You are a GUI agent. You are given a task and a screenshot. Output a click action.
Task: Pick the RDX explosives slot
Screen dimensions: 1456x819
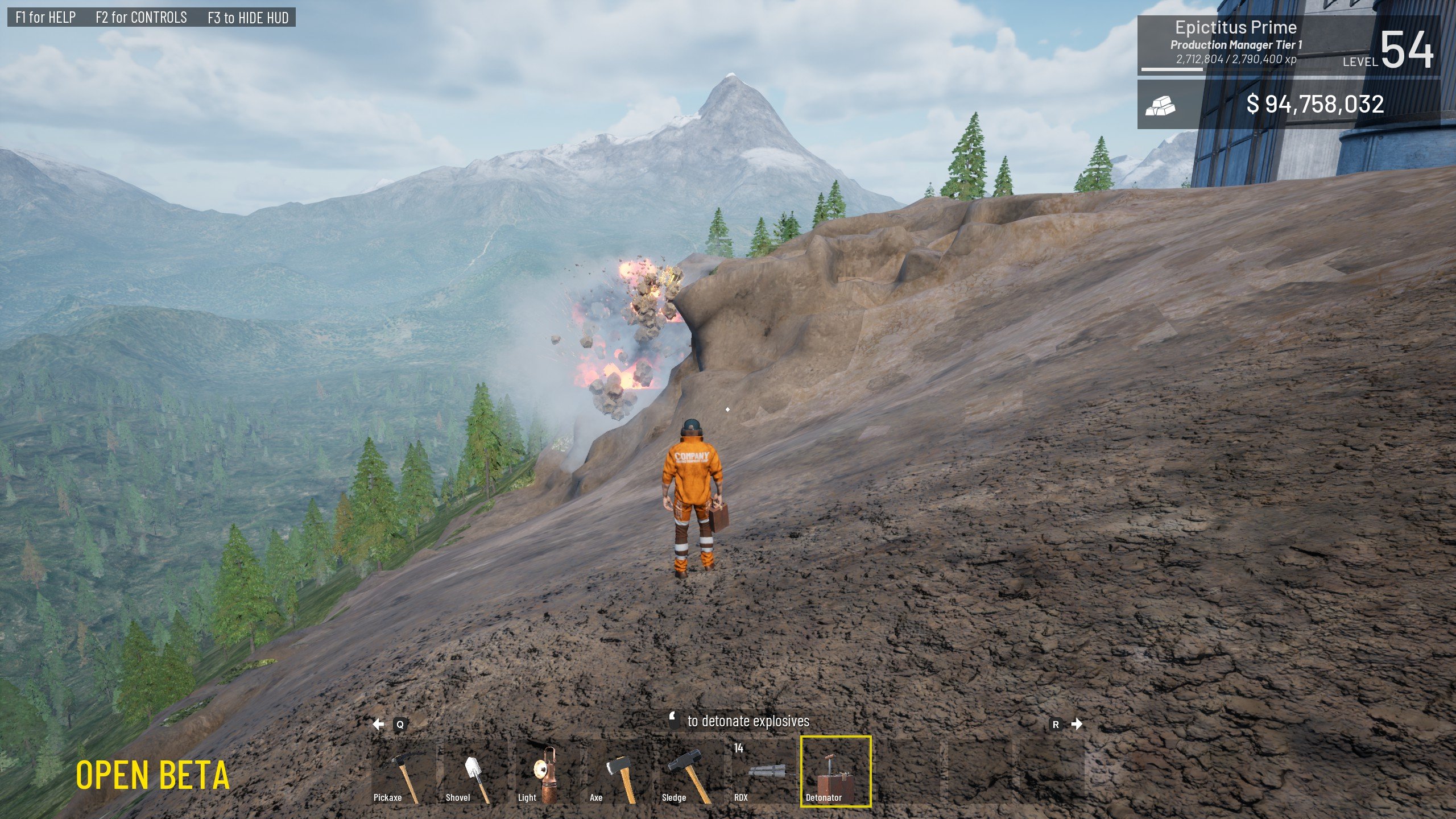pyautogui.click(x=763, y=772)
